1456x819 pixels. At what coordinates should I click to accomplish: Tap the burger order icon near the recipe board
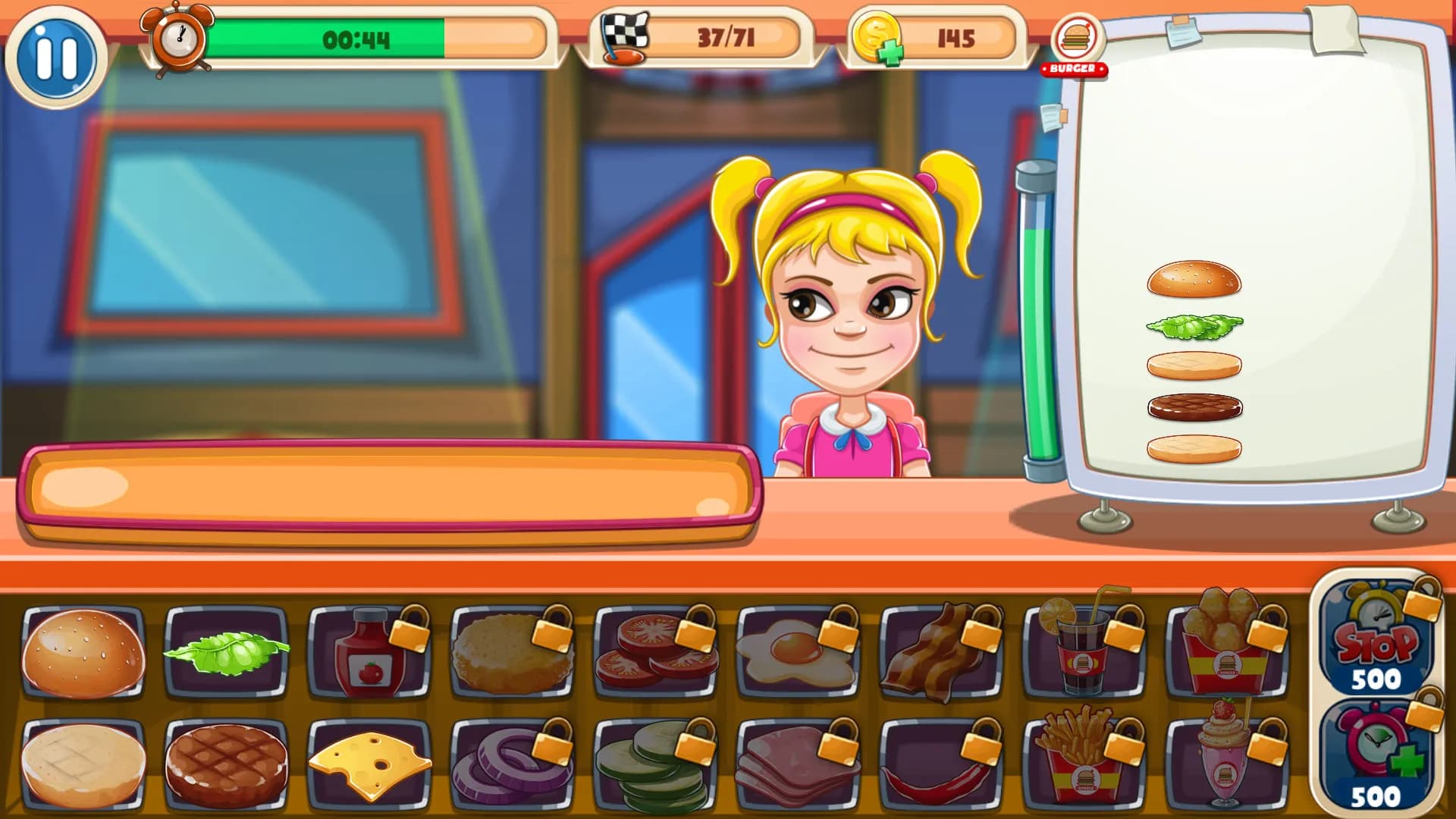pos(1078,42)
